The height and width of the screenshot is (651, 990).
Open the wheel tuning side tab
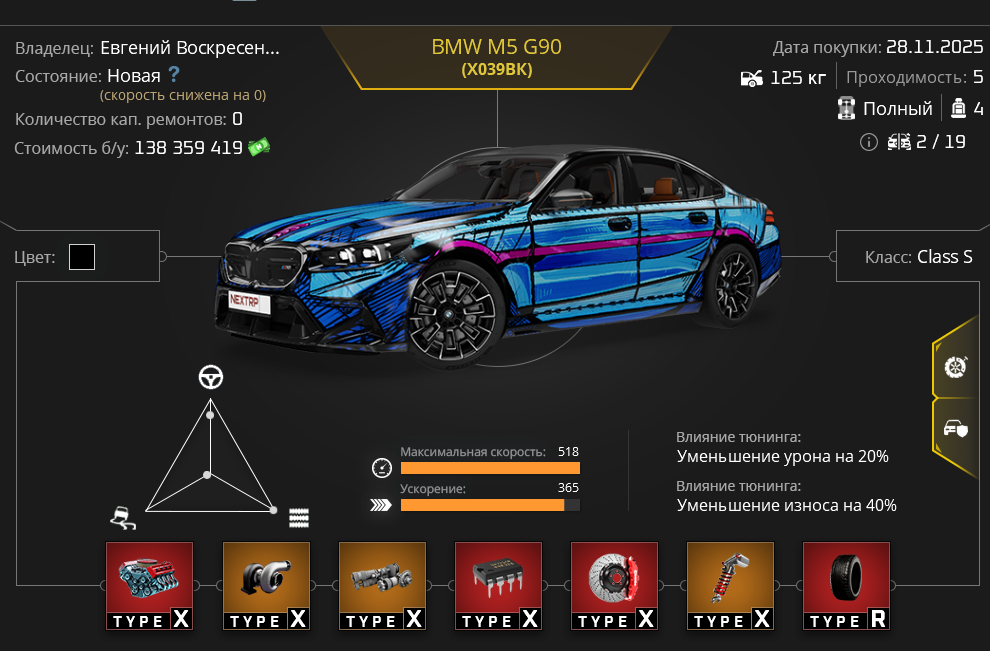(956, 366)
